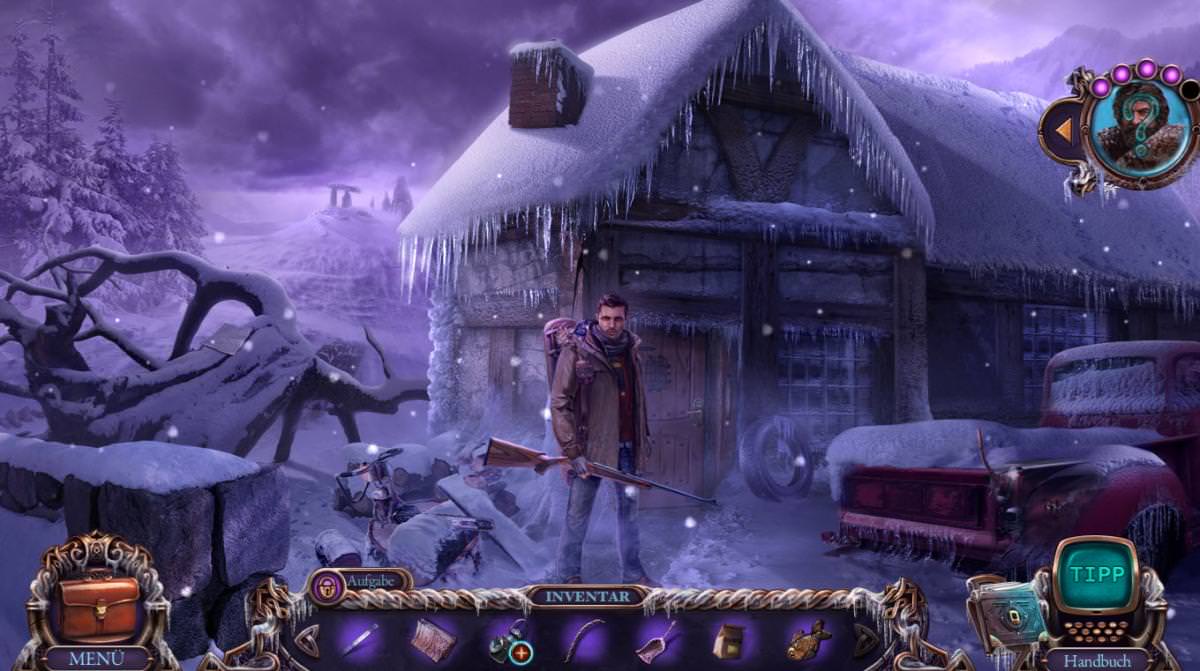
Task: Open the MENÜ button
Action: (97, 659)
